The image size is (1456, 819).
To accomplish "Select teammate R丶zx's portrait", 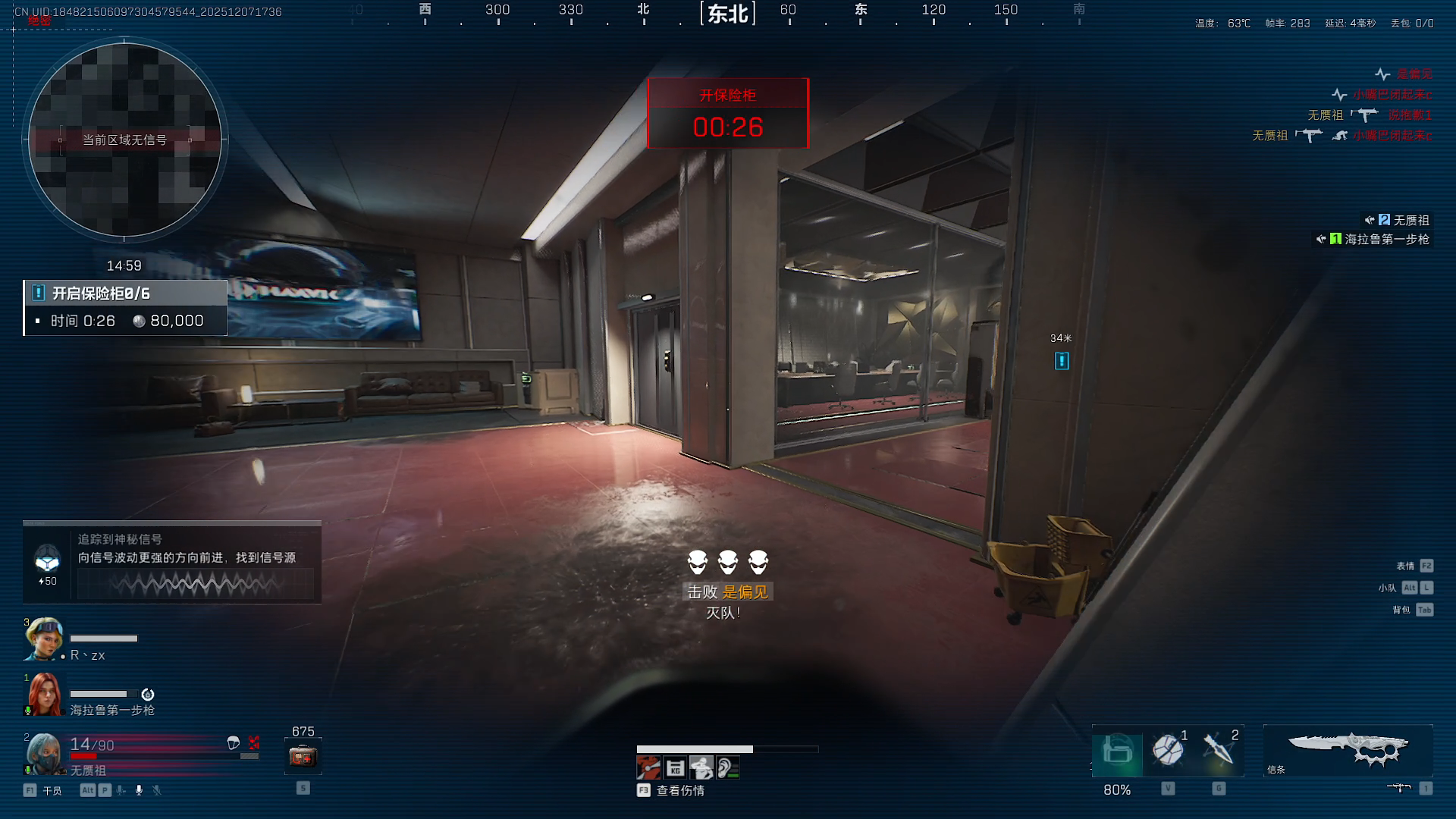I will (42, 639).
